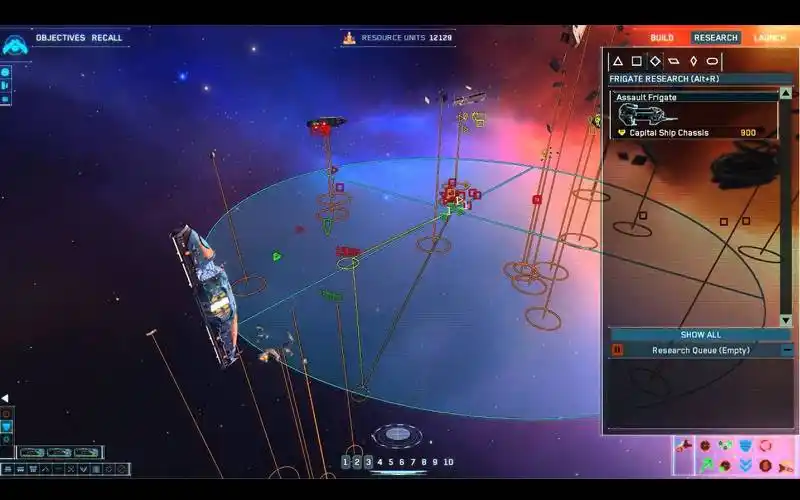Open the Launch tab
800x500 pixels.
pos(769,38)
